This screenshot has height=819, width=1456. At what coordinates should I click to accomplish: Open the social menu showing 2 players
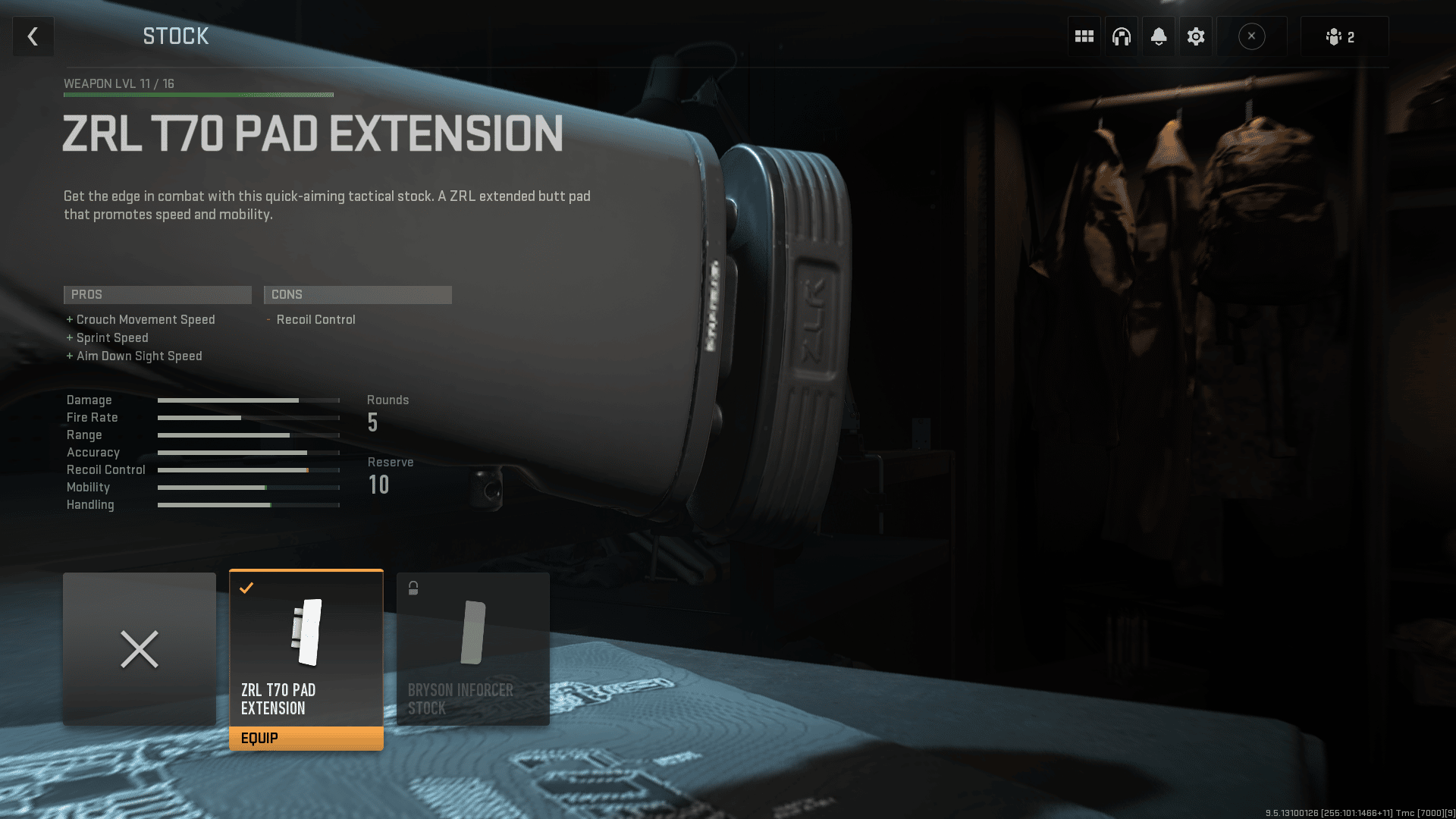1344,36
